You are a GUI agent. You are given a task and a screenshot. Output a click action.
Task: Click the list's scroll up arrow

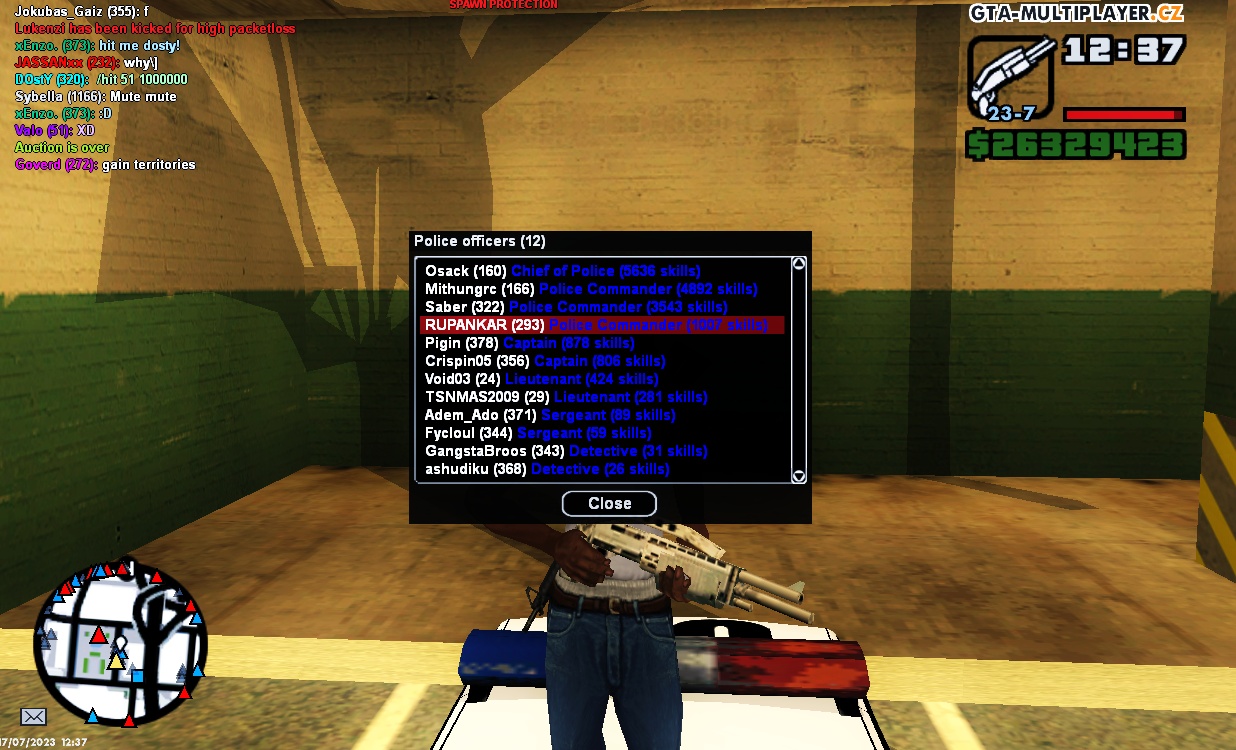tap(799, 264)
